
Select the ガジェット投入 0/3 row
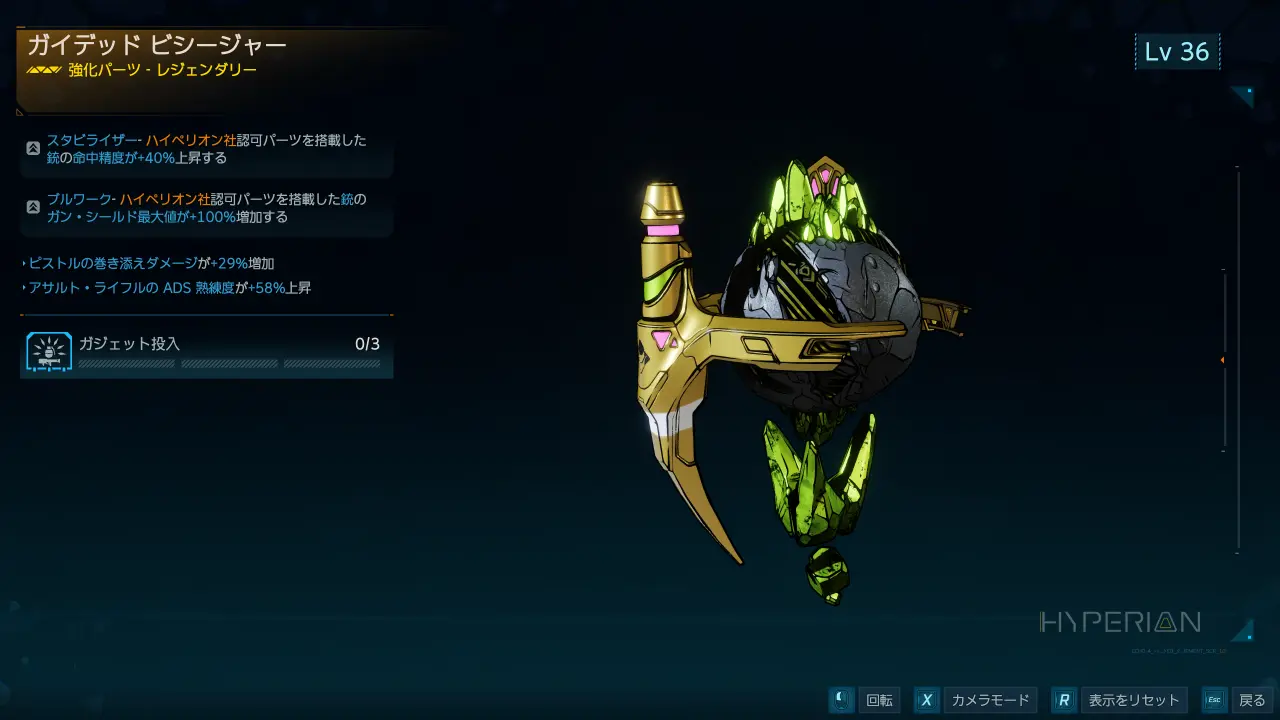click(x=206, y=353)
